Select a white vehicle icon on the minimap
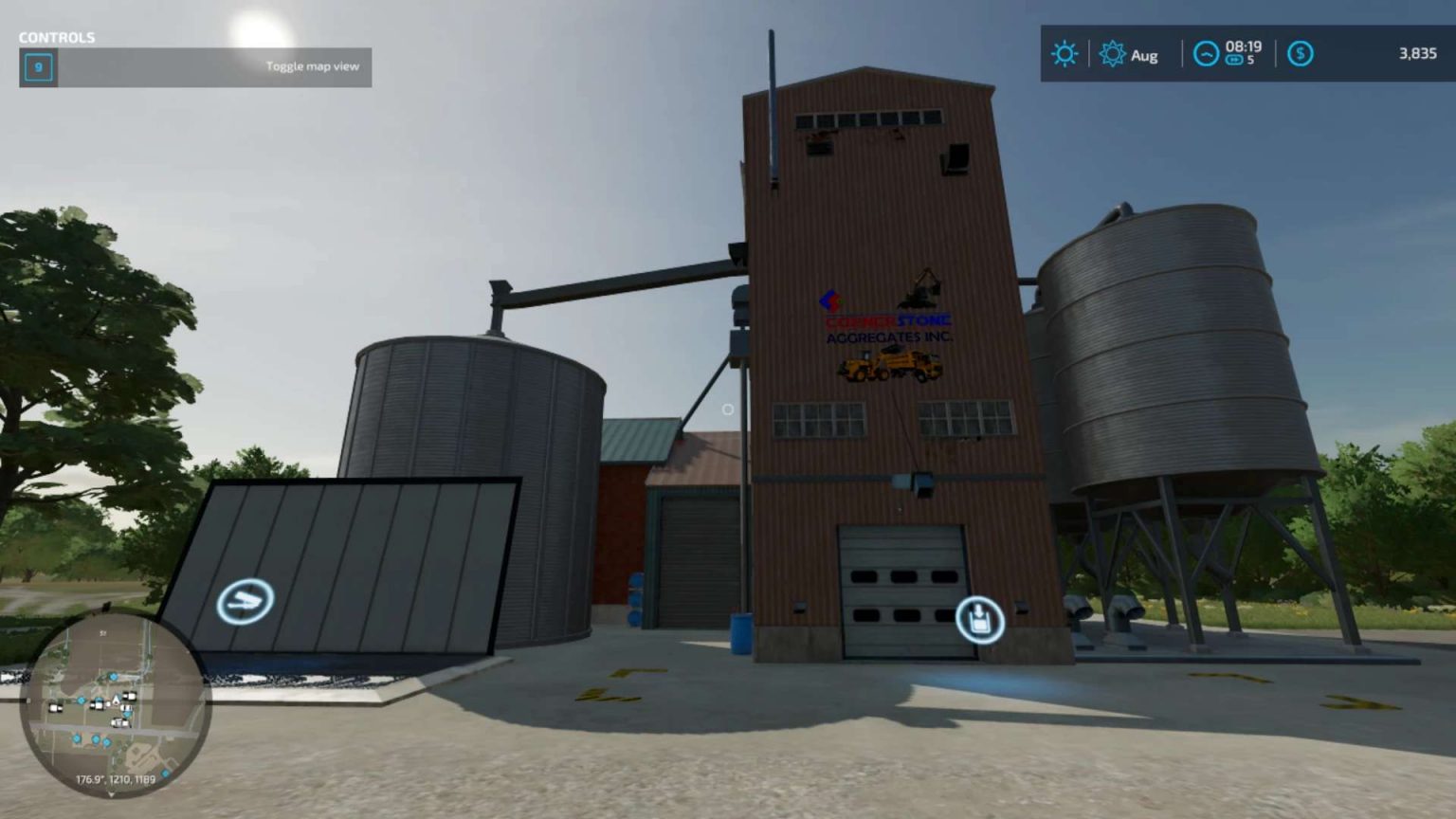Viewport: 1456px width, 819px height. pyautogui.click(x=129, y=697)
